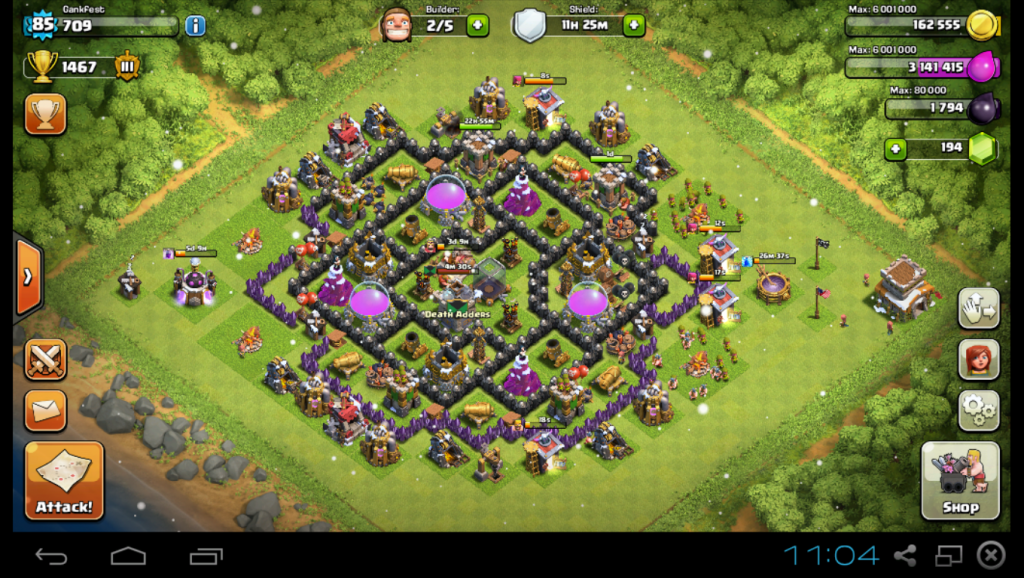The image size is (1024, 578).
Task: Open the Shop
Action: (x=960, y=480)
